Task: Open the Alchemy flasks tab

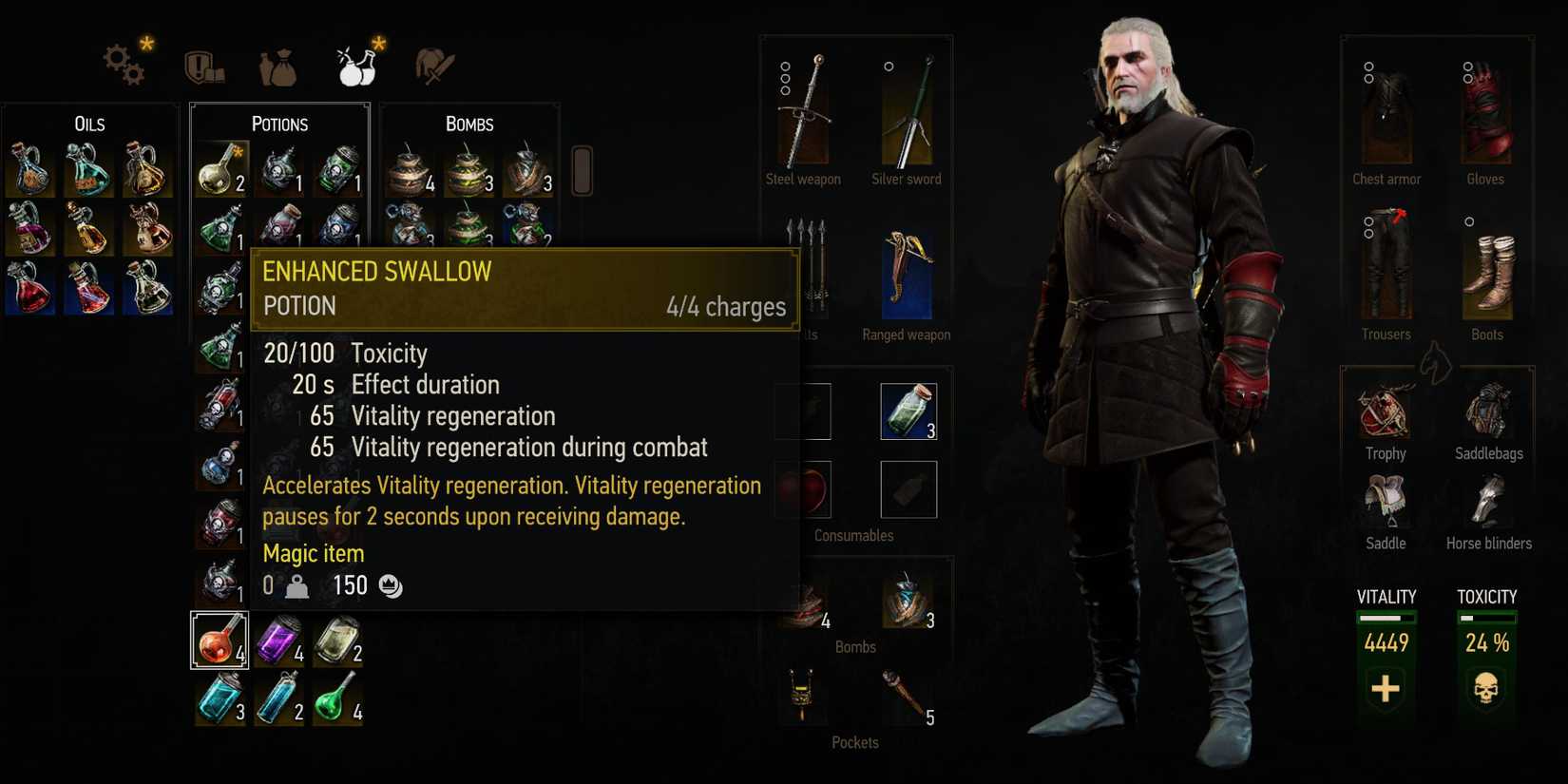Action: pyautogui.click(x=356, y=65)
